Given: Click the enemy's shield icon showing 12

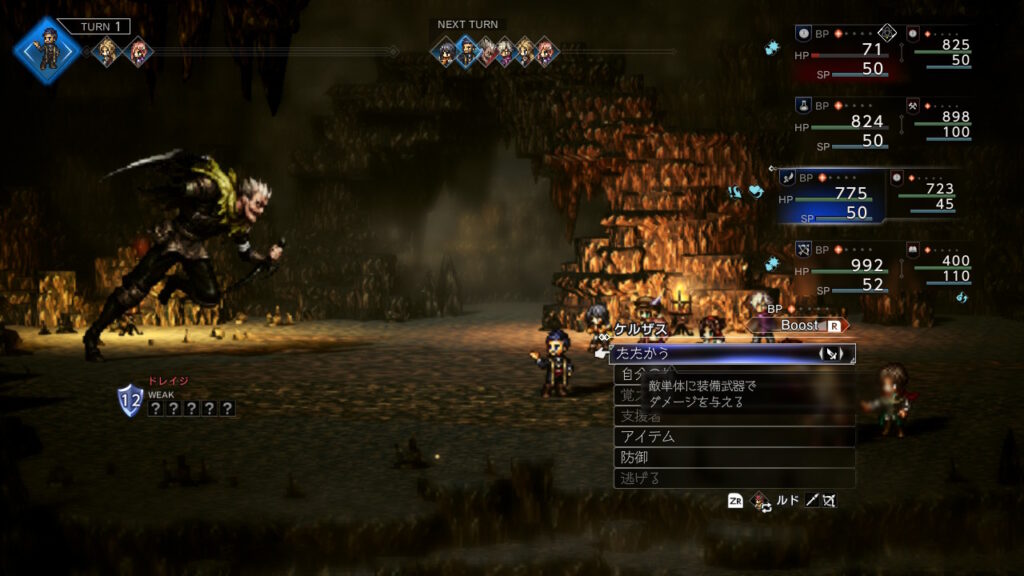Looking at the screenshot, I should [130, 399].
